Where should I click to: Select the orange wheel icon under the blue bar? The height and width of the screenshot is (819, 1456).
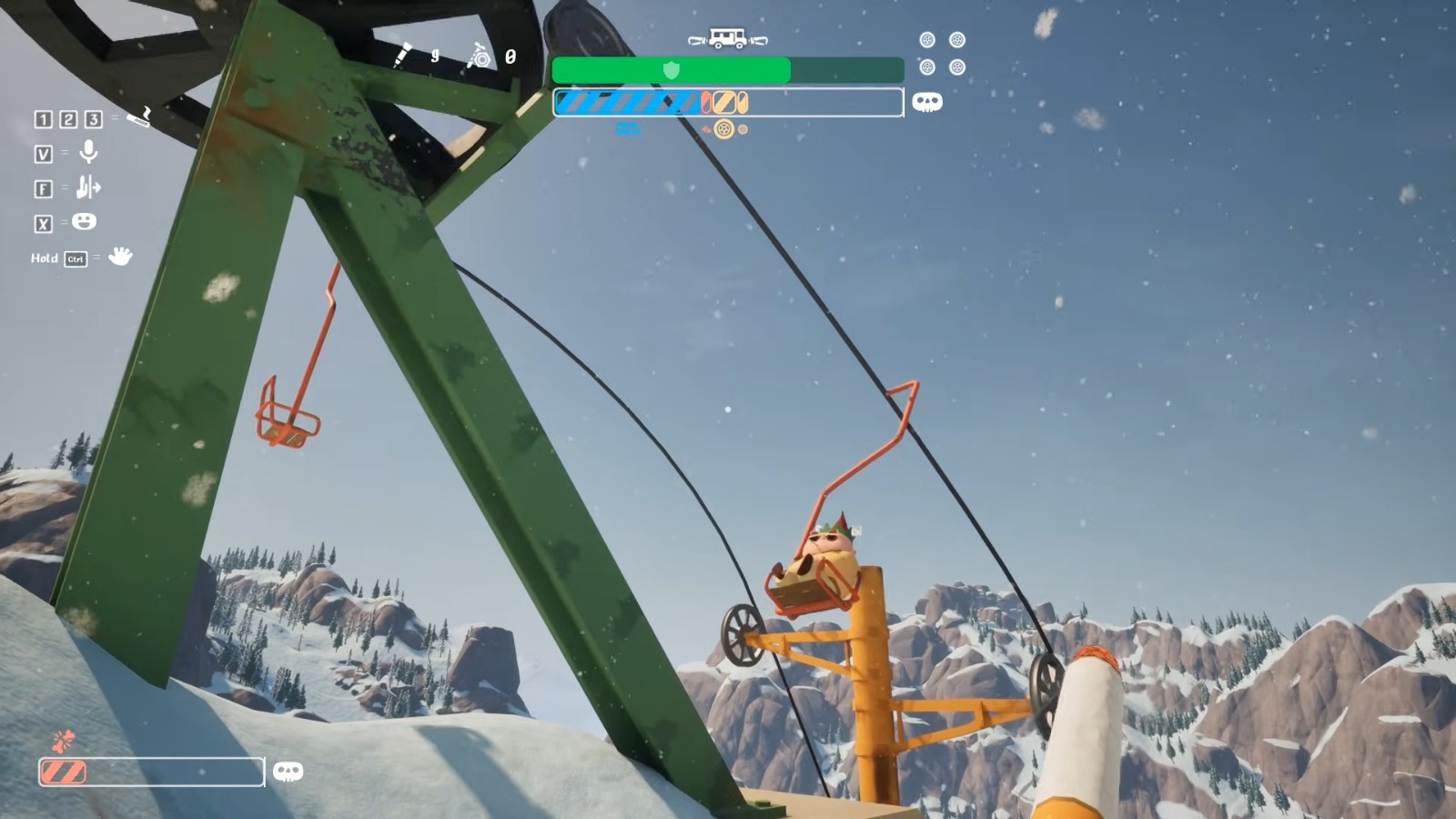click(723, 129)
